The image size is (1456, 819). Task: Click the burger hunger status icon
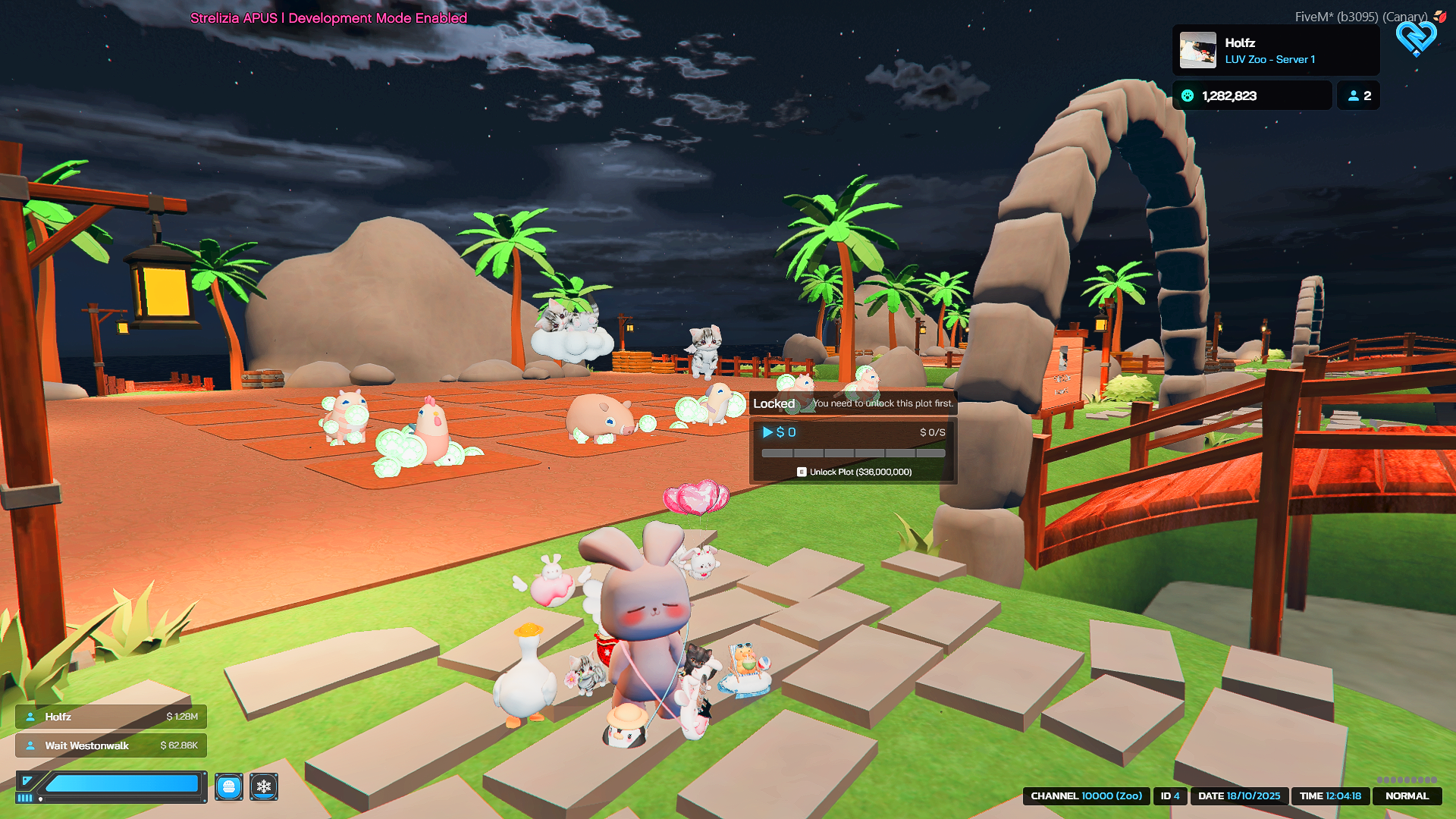pyautogui.click(x=229, y=786)
